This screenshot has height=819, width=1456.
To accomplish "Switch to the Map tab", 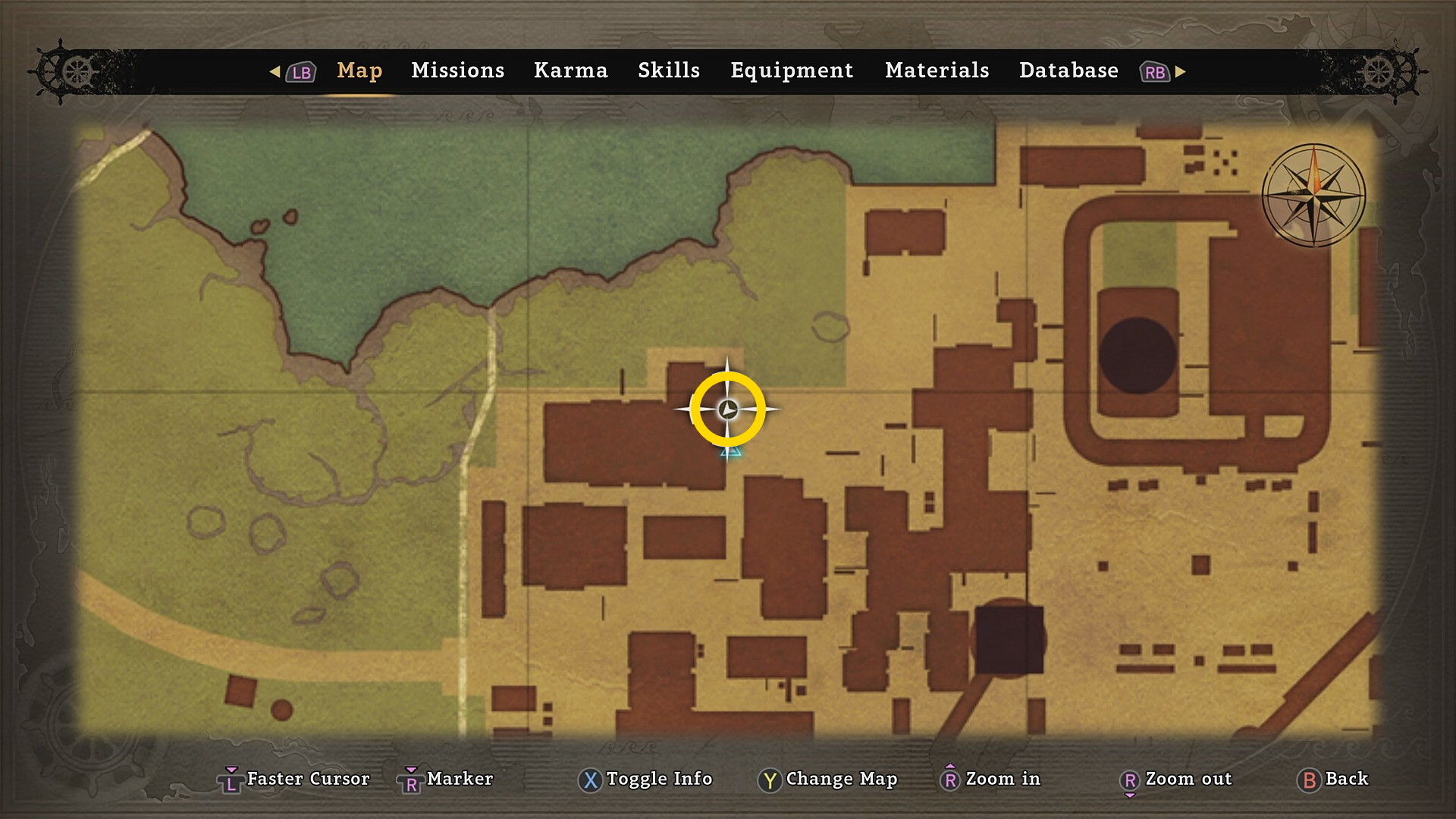I will coord(359,71).
